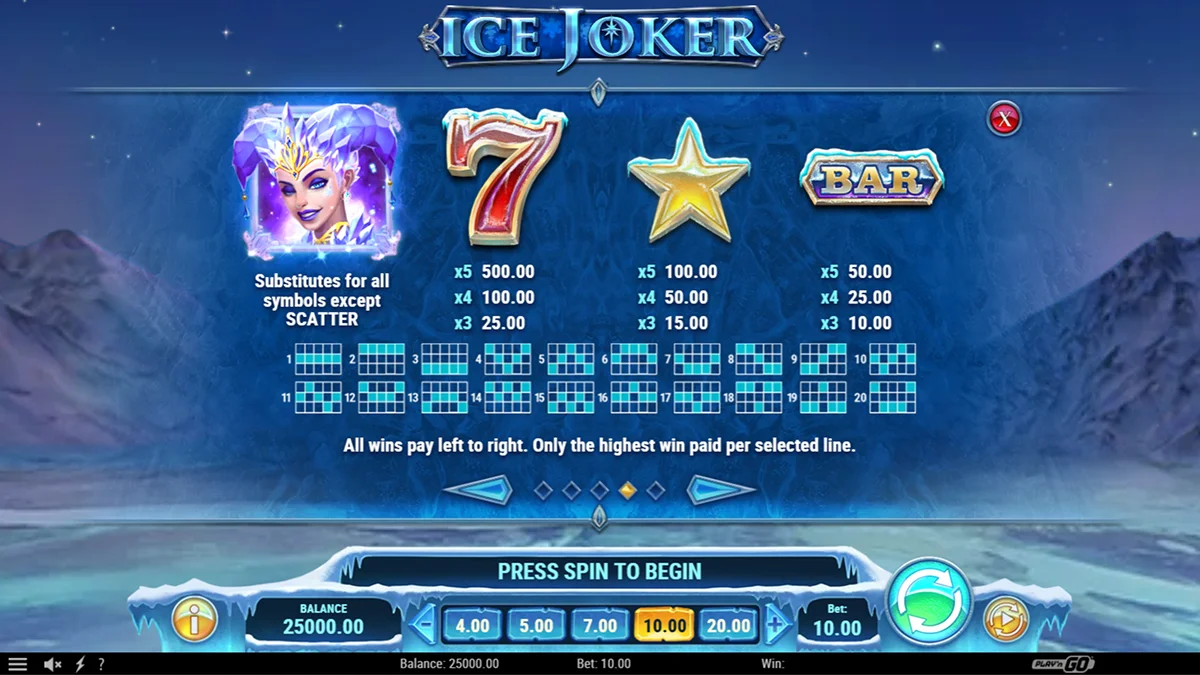Decrease the bet with the minus arrow
The width and height of the screenshot is (1200, 675).
pos(424,626)
